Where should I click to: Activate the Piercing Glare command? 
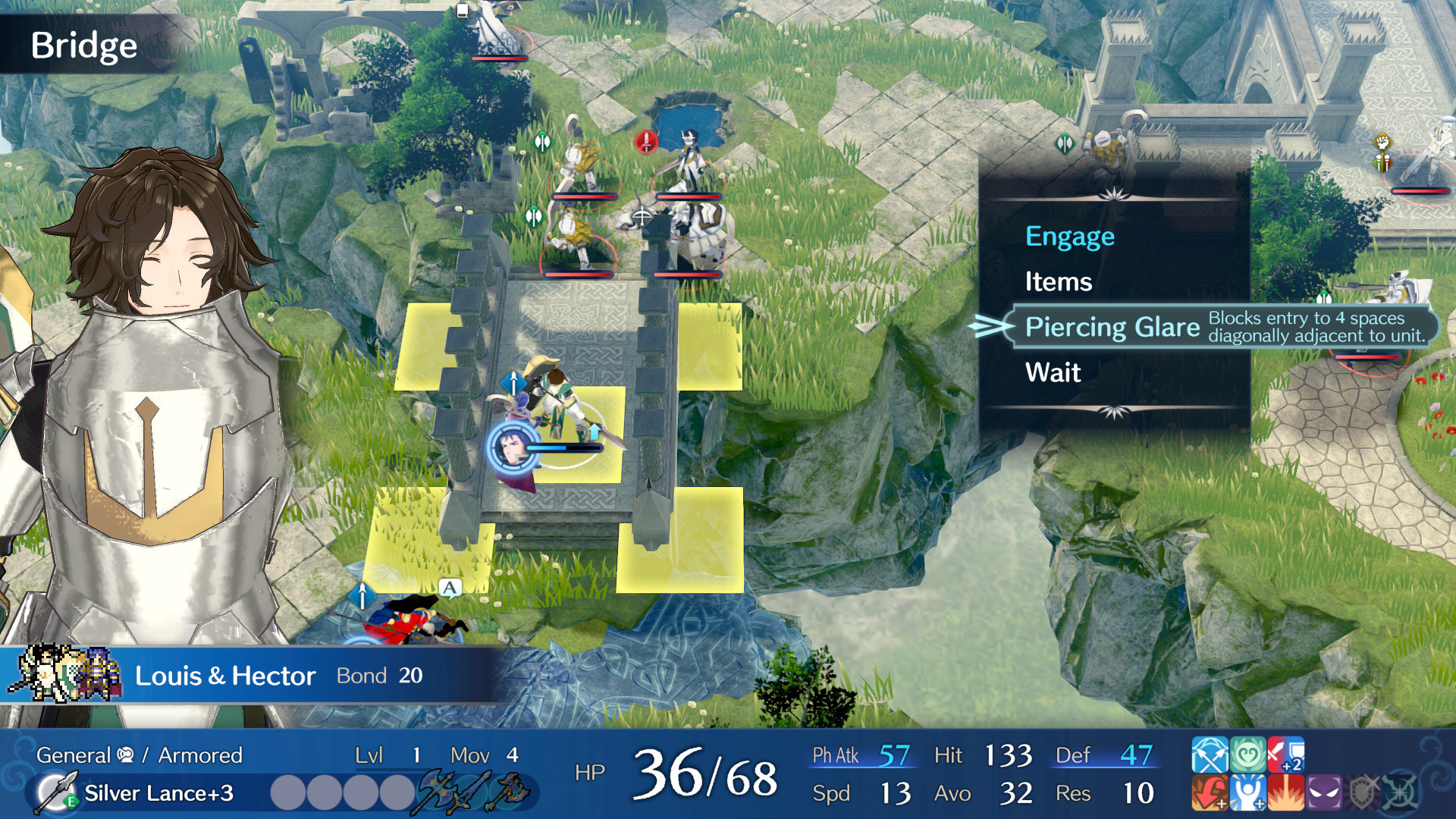(1112, 328)
